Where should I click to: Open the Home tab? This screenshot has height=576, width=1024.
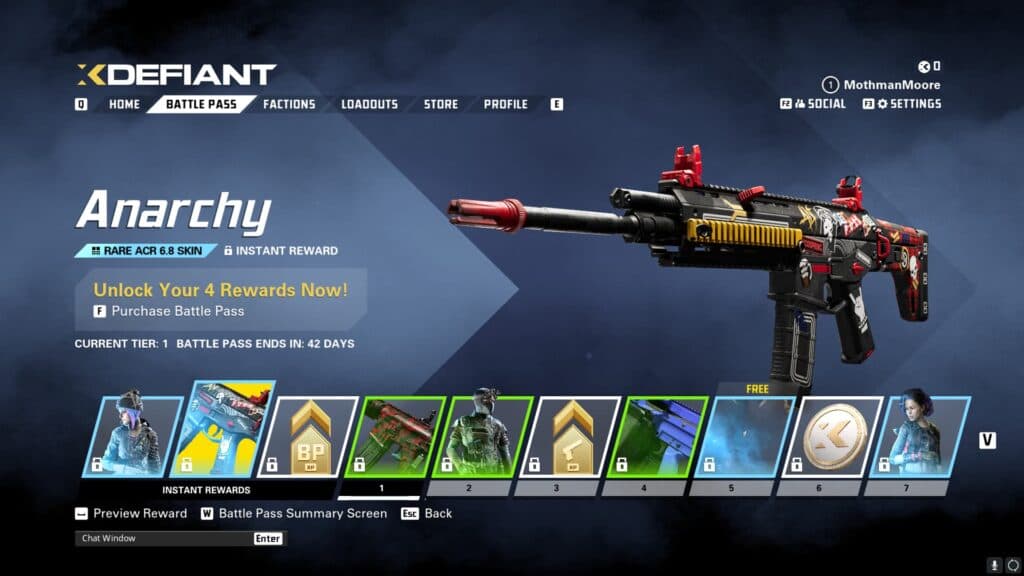coord(124,104)
